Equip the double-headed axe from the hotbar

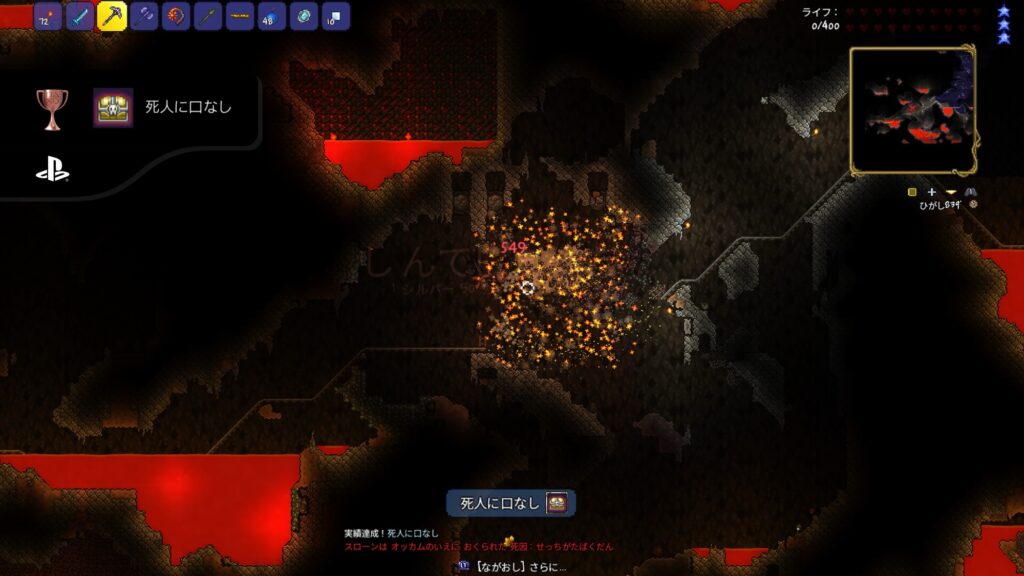144,17
